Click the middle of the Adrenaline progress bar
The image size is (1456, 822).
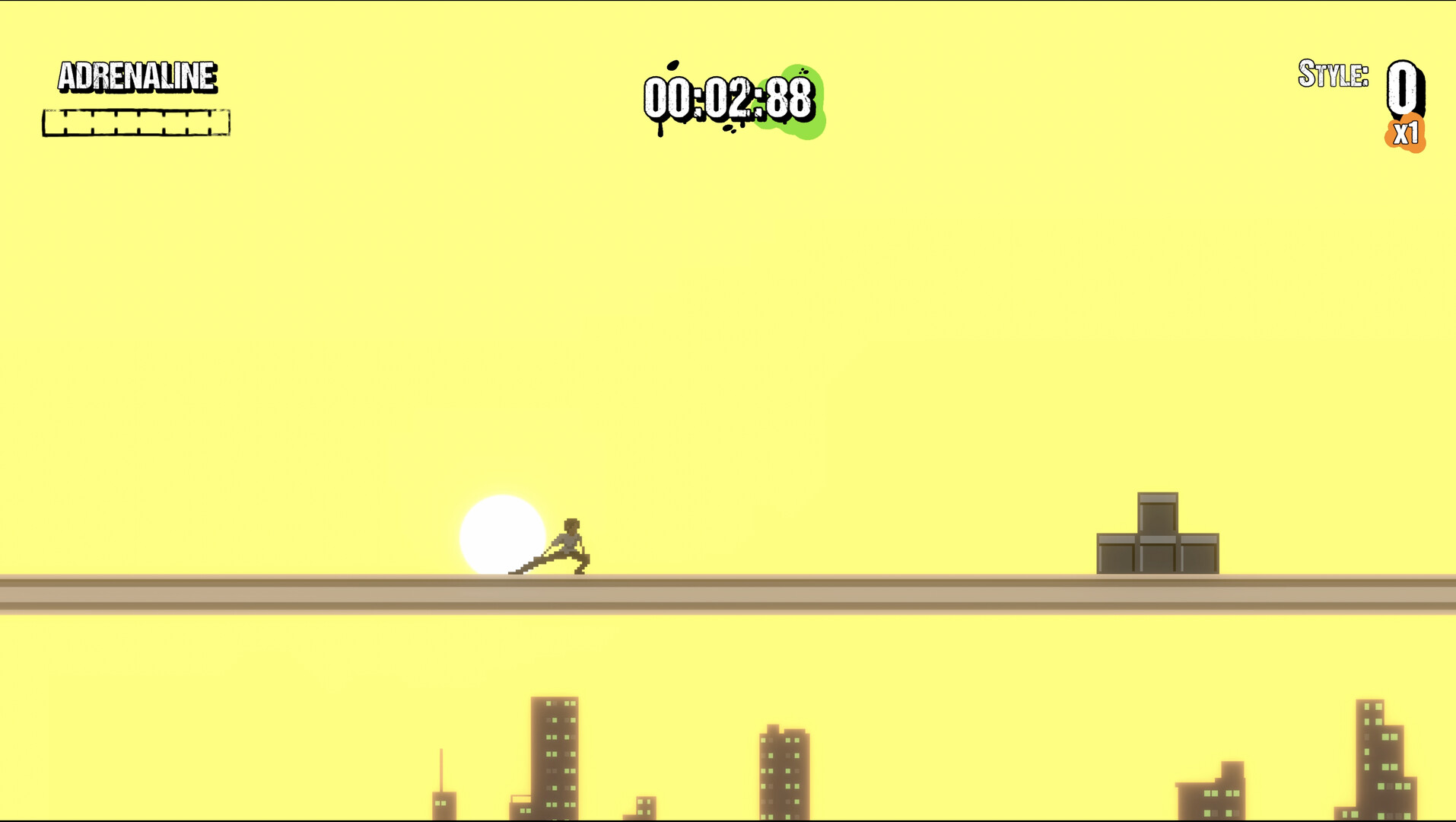pos(137,122)
